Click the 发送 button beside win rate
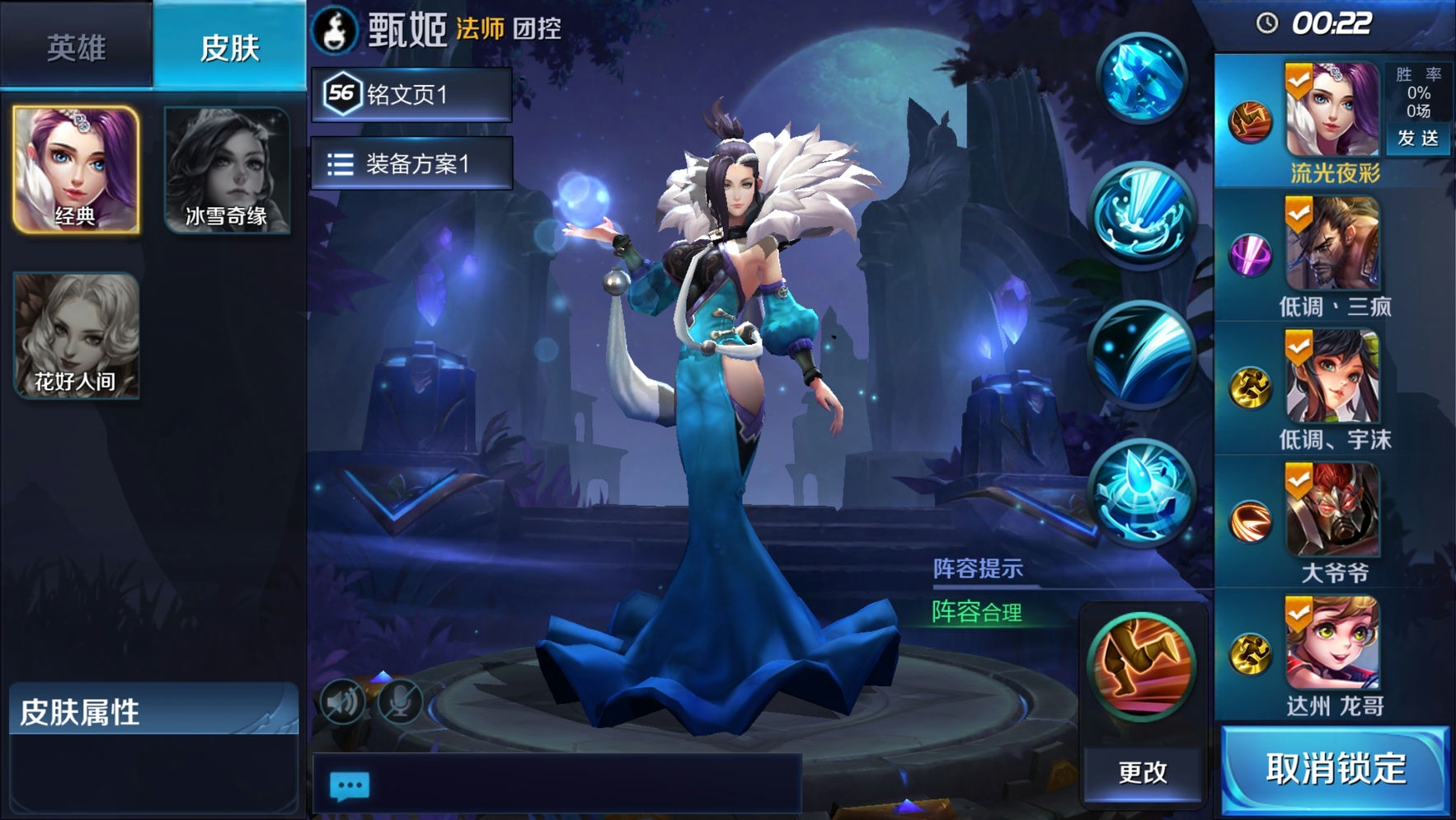Screen dimensions: 1456x820 1418,138
